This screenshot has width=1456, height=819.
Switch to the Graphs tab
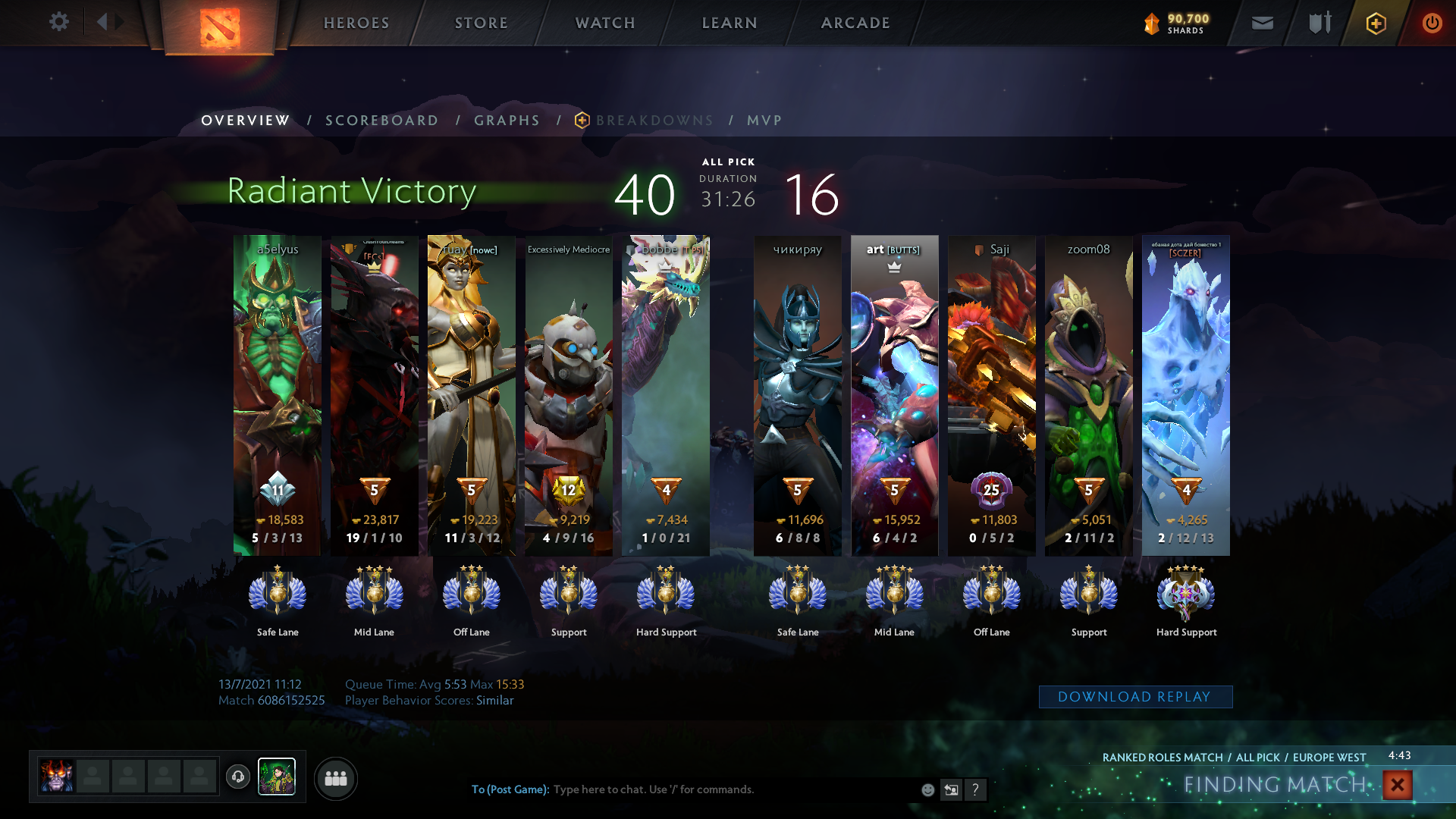click(507, 121)
